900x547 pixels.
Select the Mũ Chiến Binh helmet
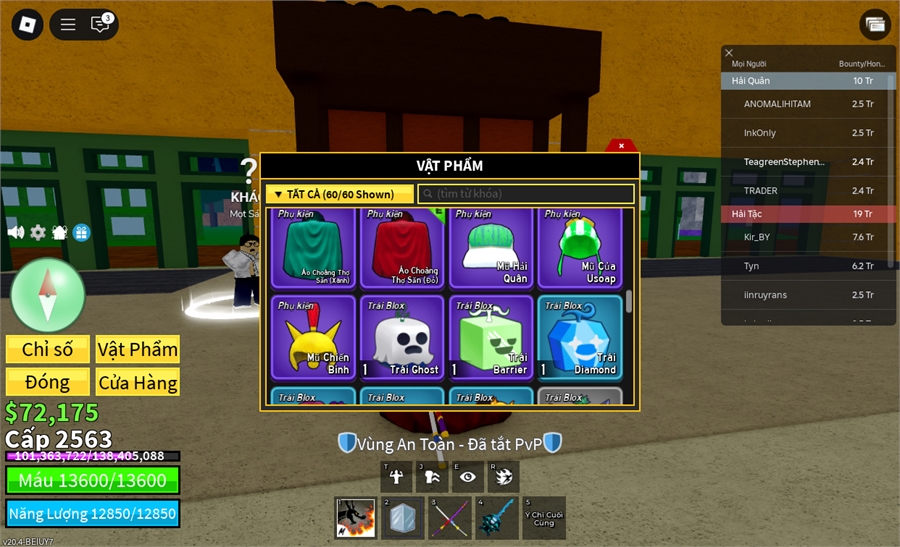pyautogui.click(x=314, y=337)
